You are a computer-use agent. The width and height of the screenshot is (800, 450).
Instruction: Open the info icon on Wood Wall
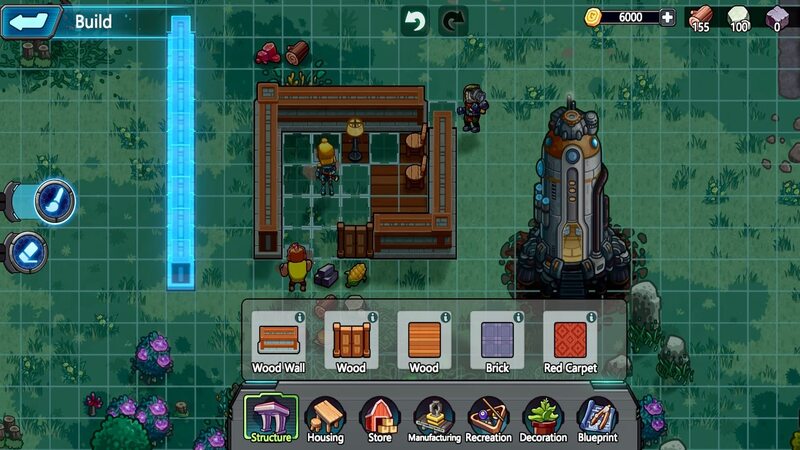click(x=299, y=318)
